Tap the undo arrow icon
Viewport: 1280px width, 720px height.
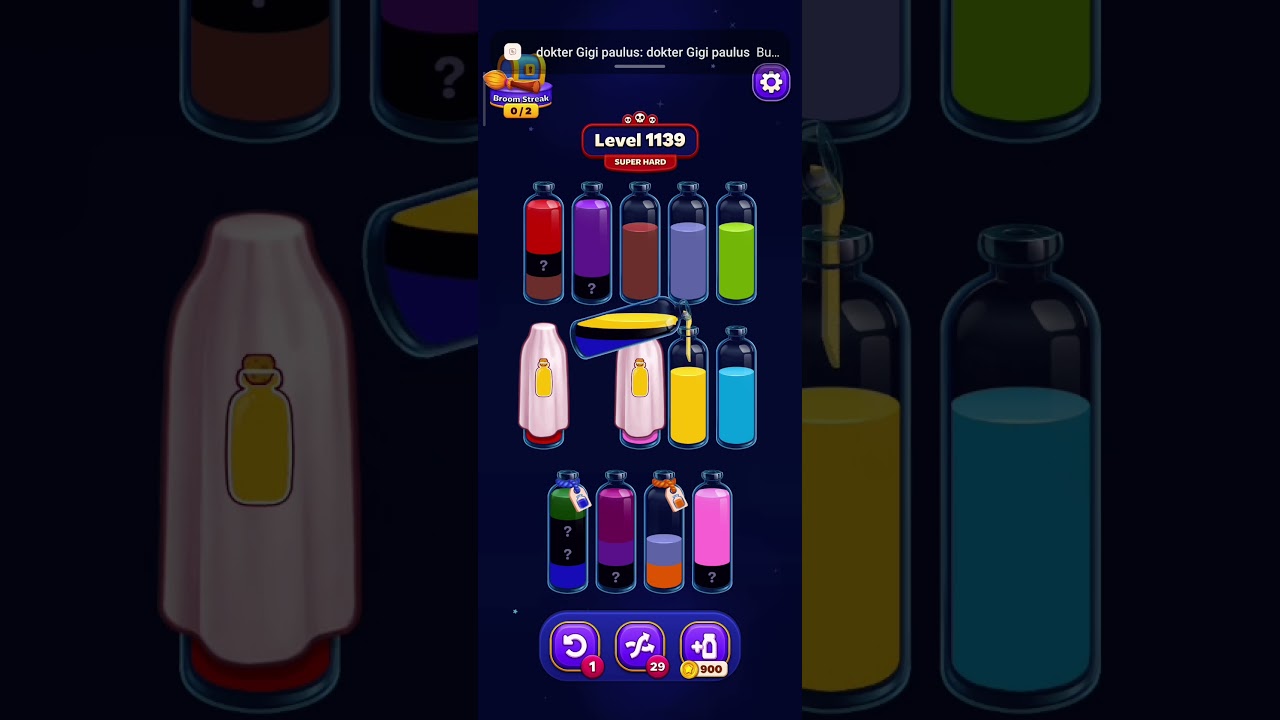pos(575,645)
